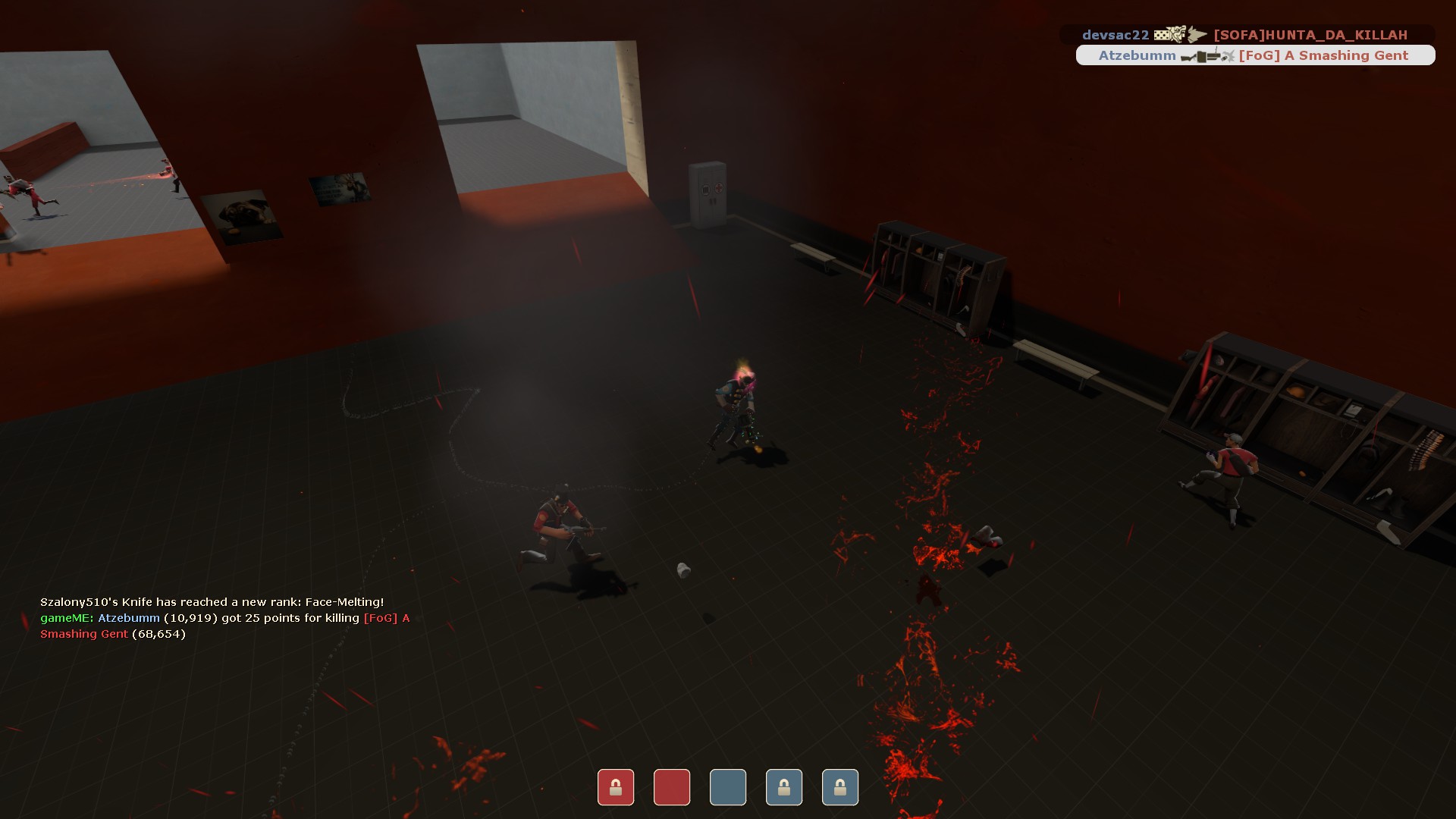Click the Szalony510 Knife rank chat message
The width and height of the screenshot is (1456, 819).
tap(212, 602)
